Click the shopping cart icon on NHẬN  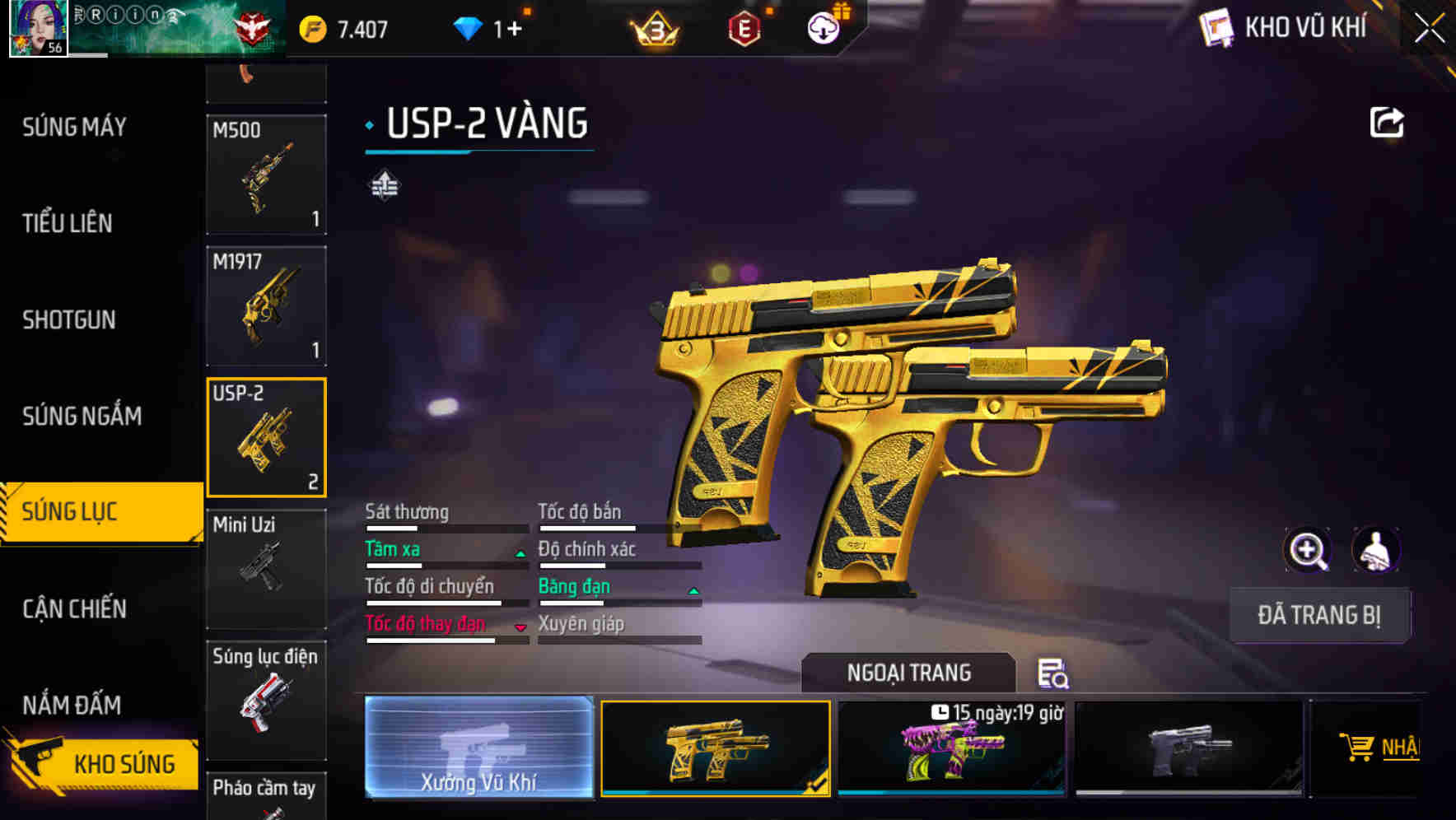coord(1359,745)
